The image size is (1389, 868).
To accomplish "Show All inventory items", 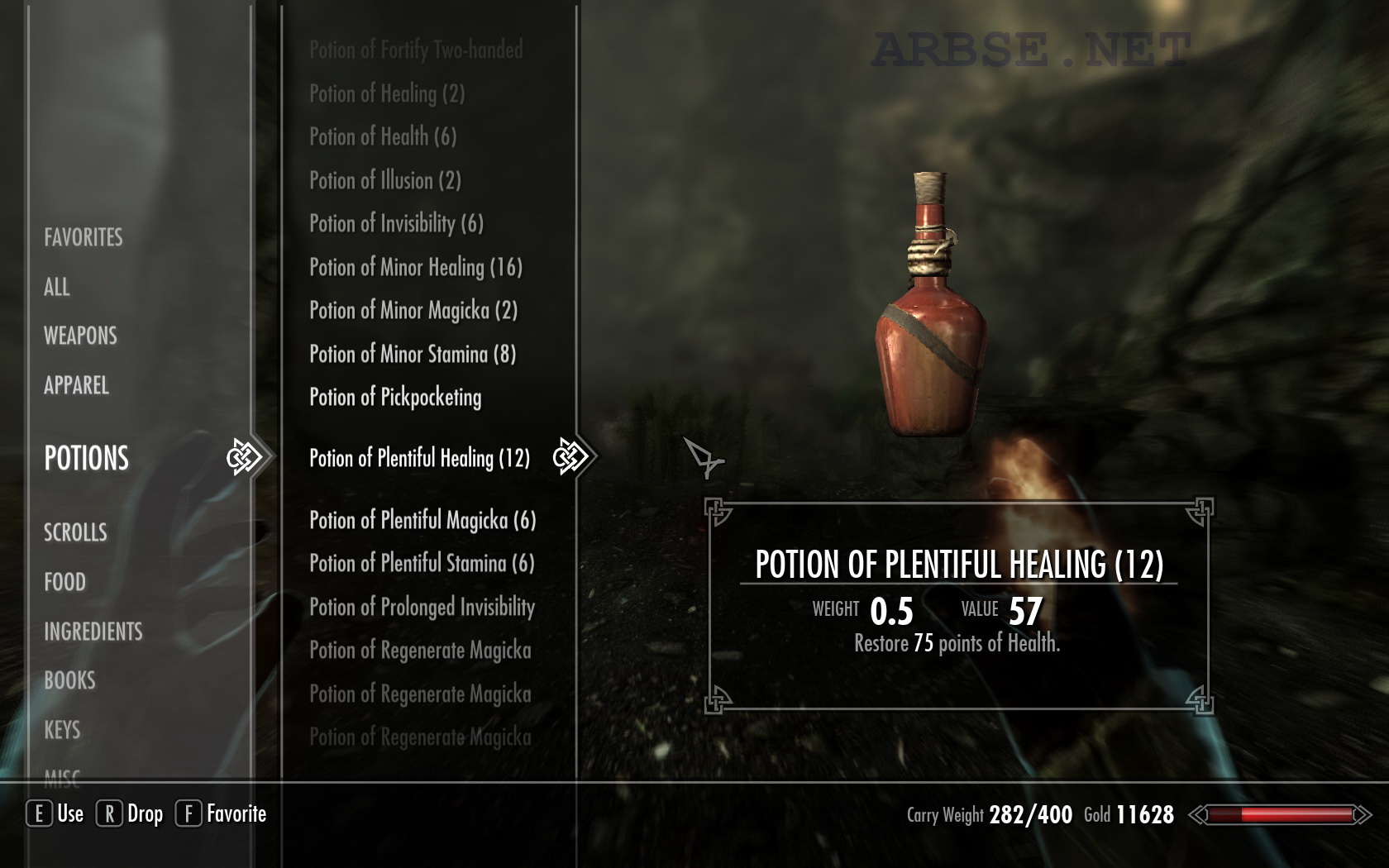I will click(x=56, y=287).
